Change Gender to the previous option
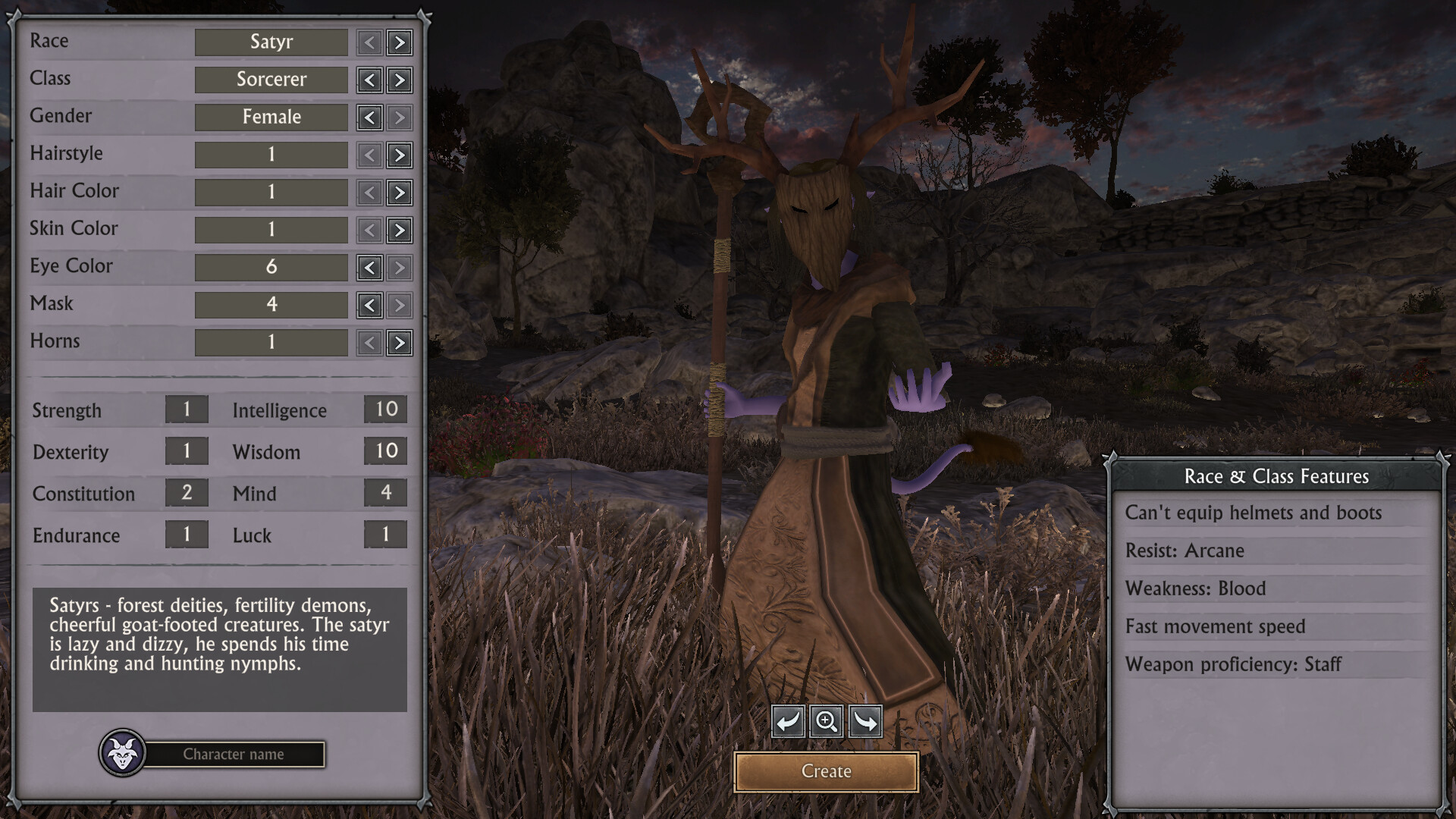The width and height of the screenshot is (1456, 819). click(369, 118)
